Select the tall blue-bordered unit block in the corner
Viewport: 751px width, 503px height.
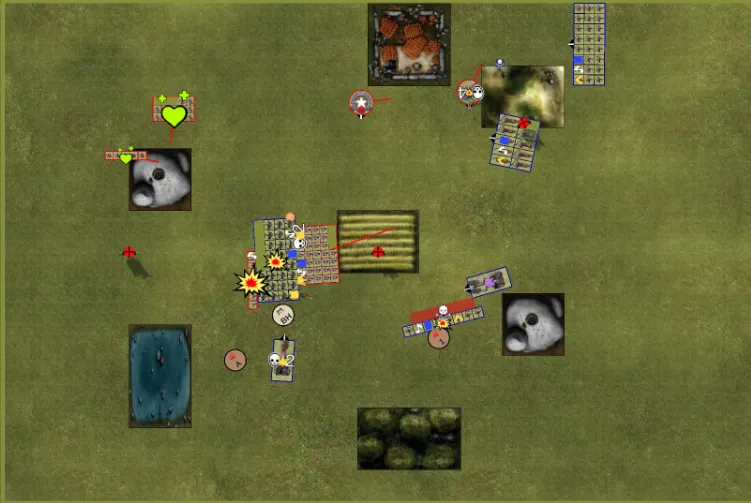pyautogui.click(x=589, y=44)
